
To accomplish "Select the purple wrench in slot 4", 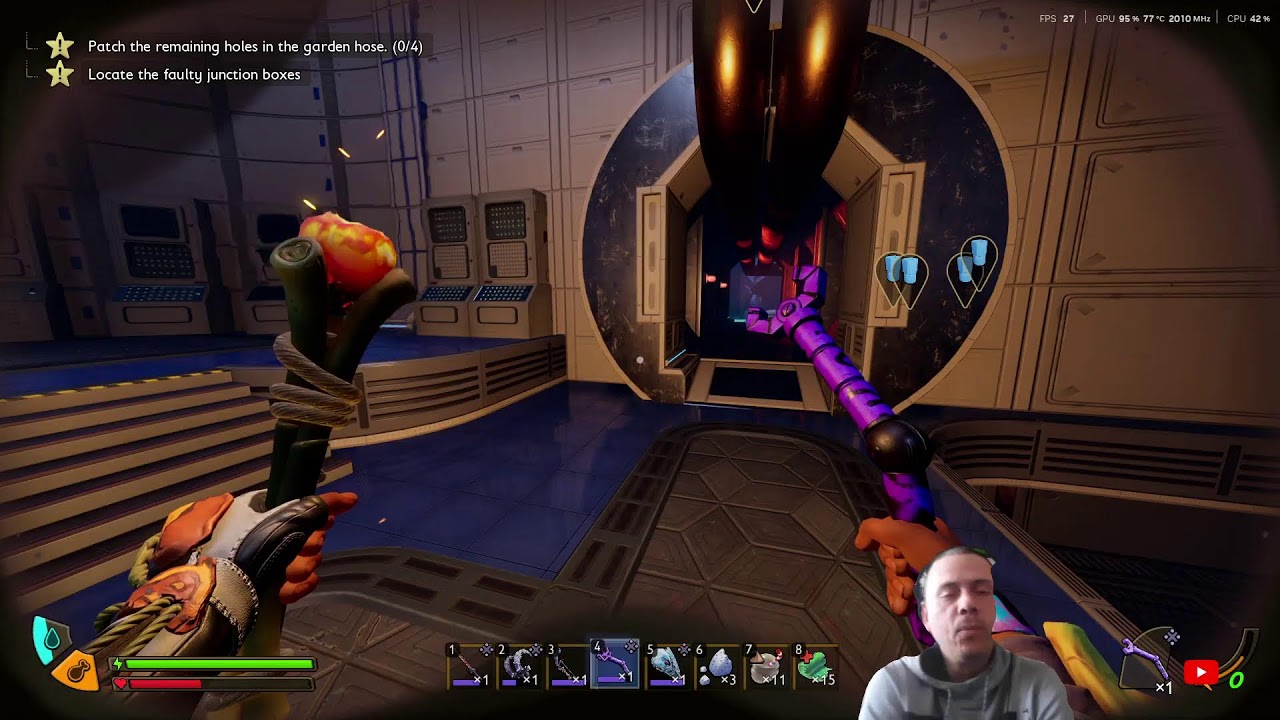I will tap(615, 665).
